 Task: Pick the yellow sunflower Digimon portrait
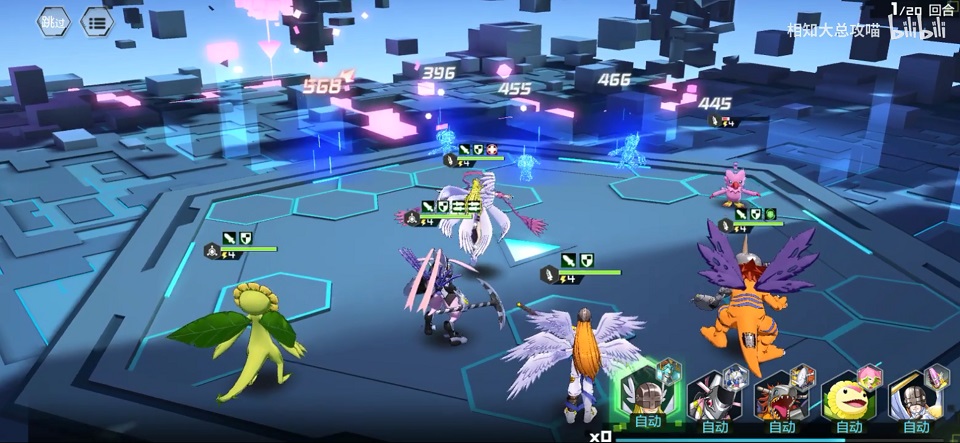pos(848,398)
